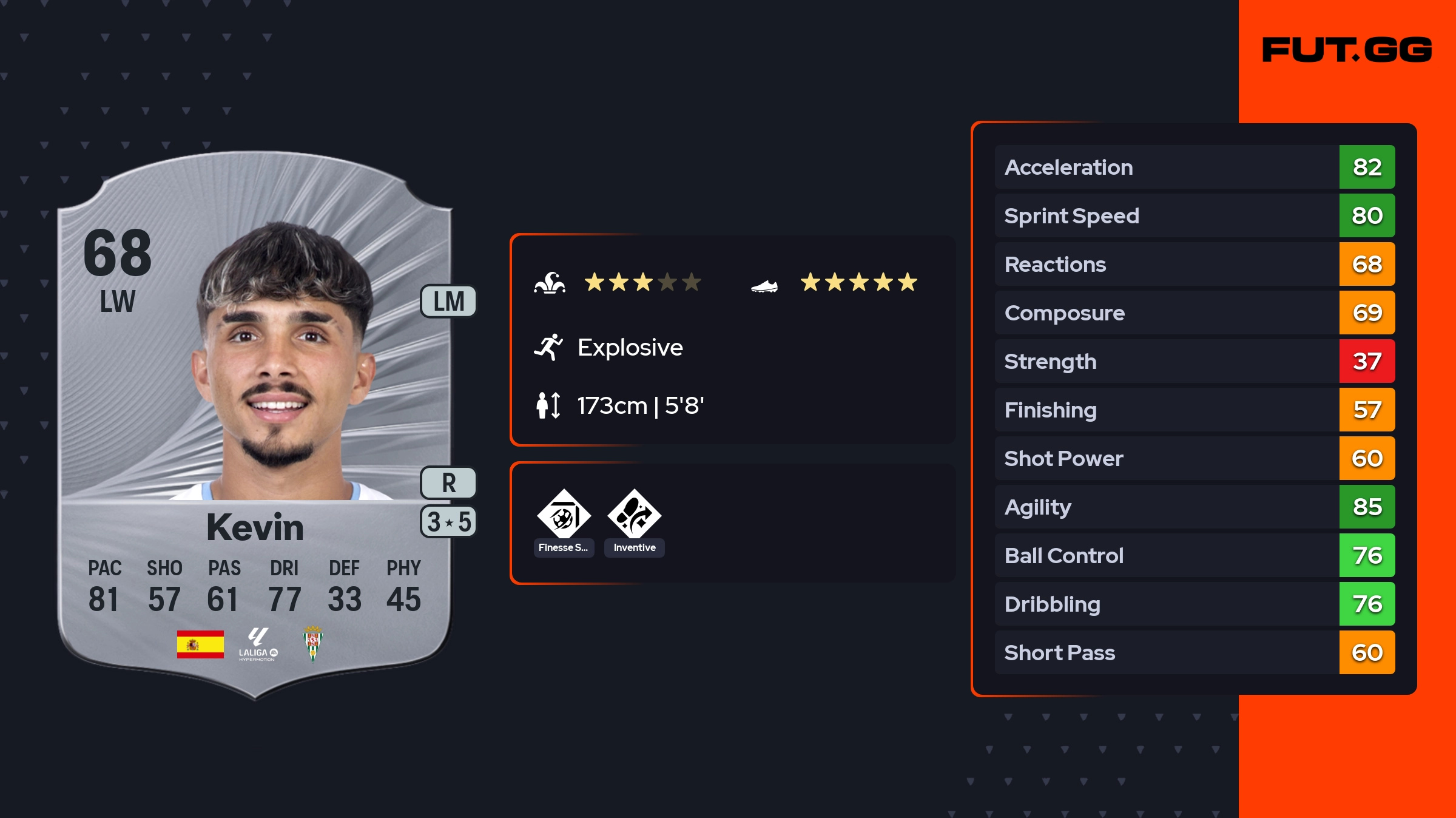
Task: Select the skill moves and weak foot badge
Action: click(448, 522)
